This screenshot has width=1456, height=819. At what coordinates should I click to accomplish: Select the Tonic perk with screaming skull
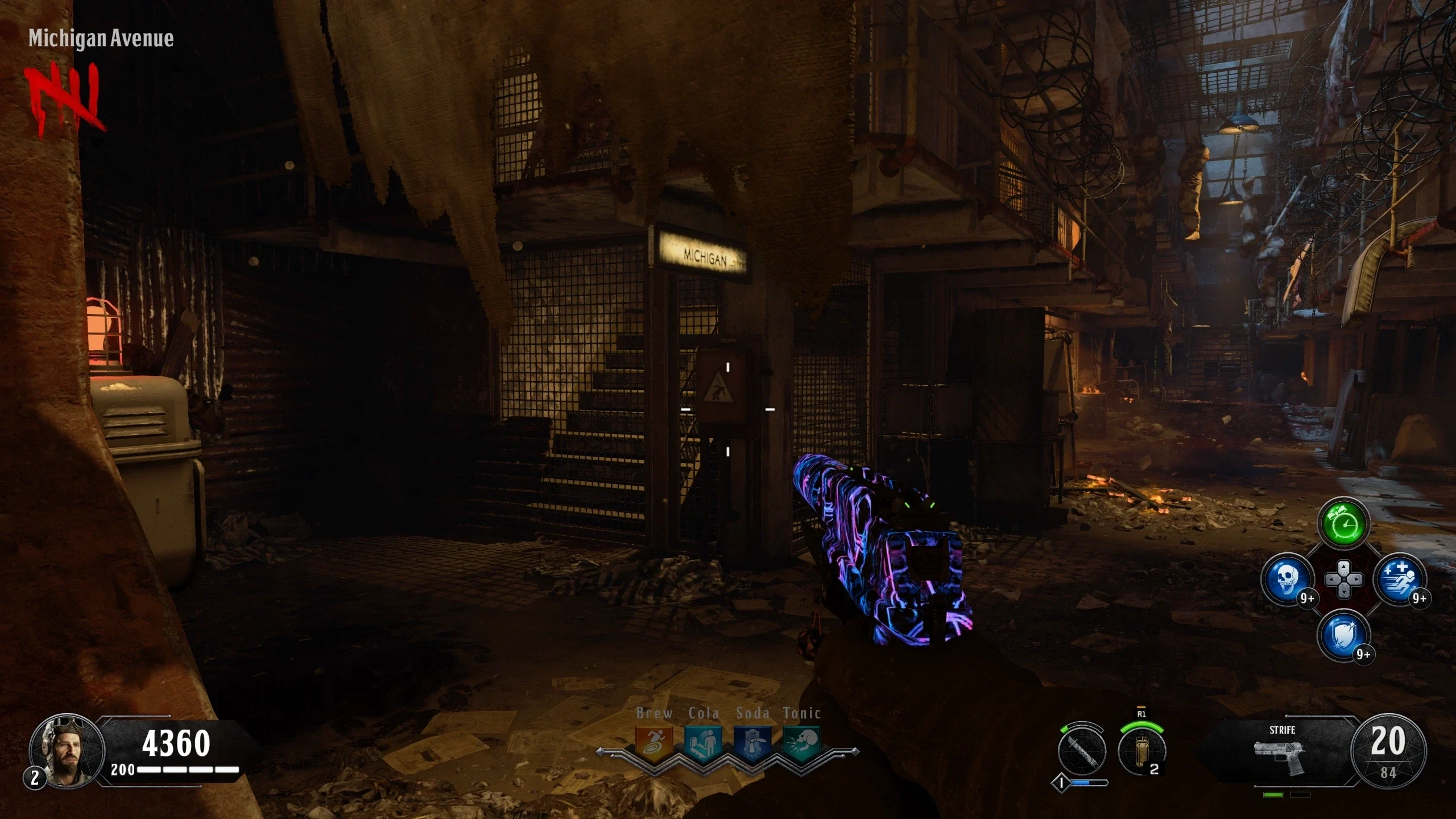point(801,742)
